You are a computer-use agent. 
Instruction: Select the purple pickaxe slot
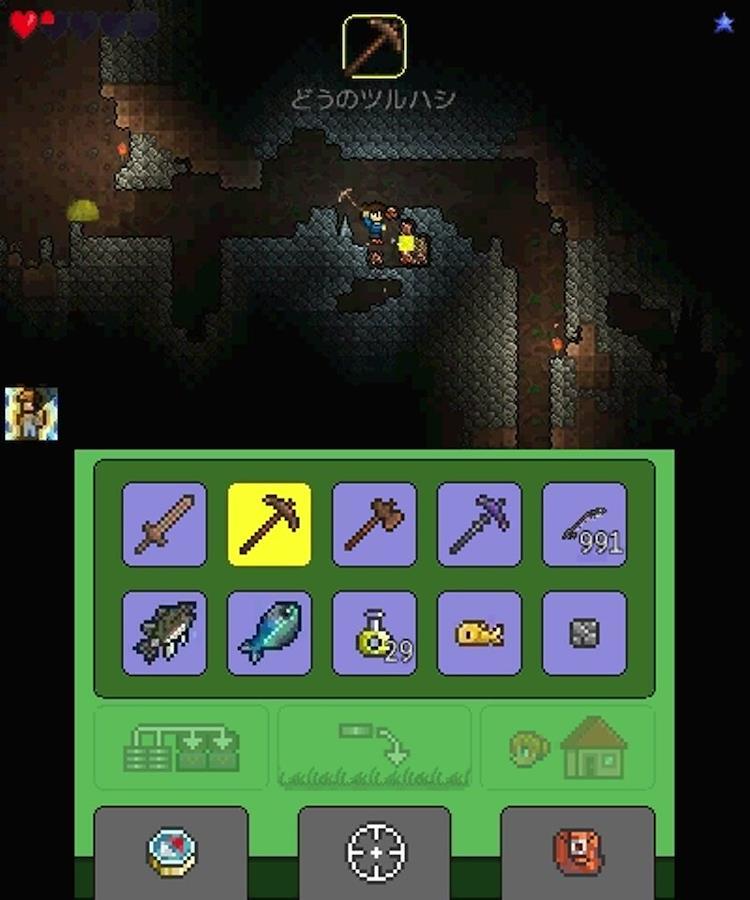click(x=479, y=524)
